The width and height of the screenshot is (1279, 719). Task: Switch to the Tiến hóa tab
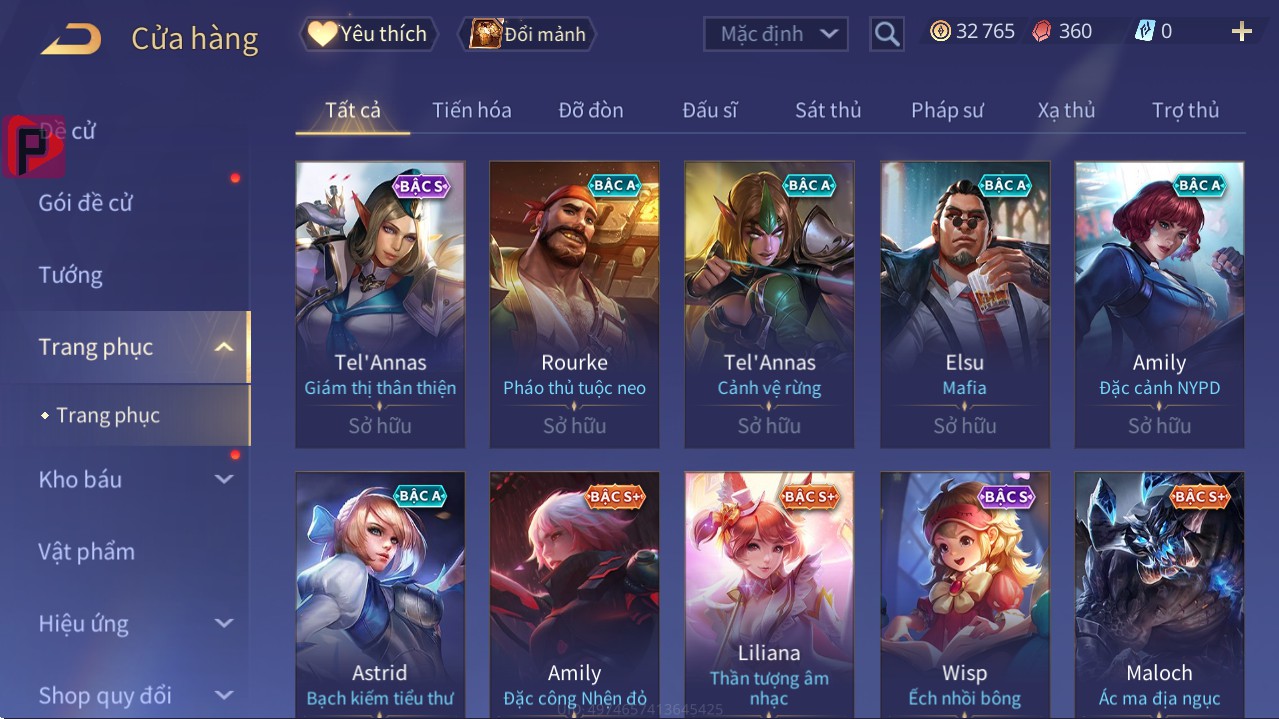(471, 110)
